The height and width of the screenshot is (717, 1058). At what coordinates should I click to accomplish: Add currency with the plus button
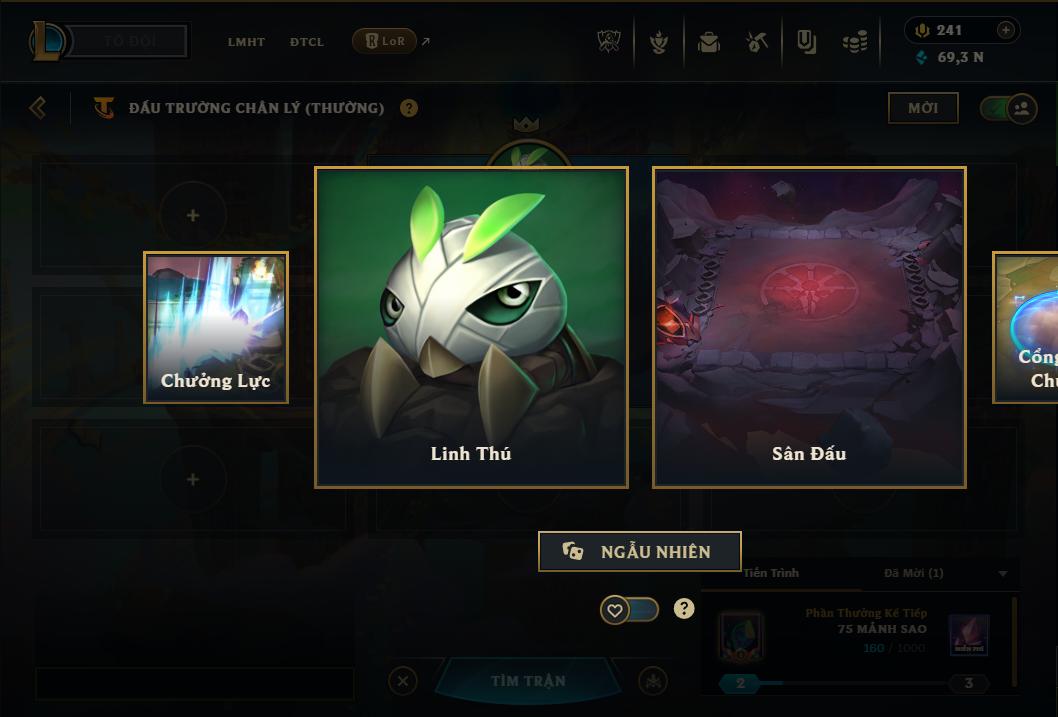(1006, 30)
